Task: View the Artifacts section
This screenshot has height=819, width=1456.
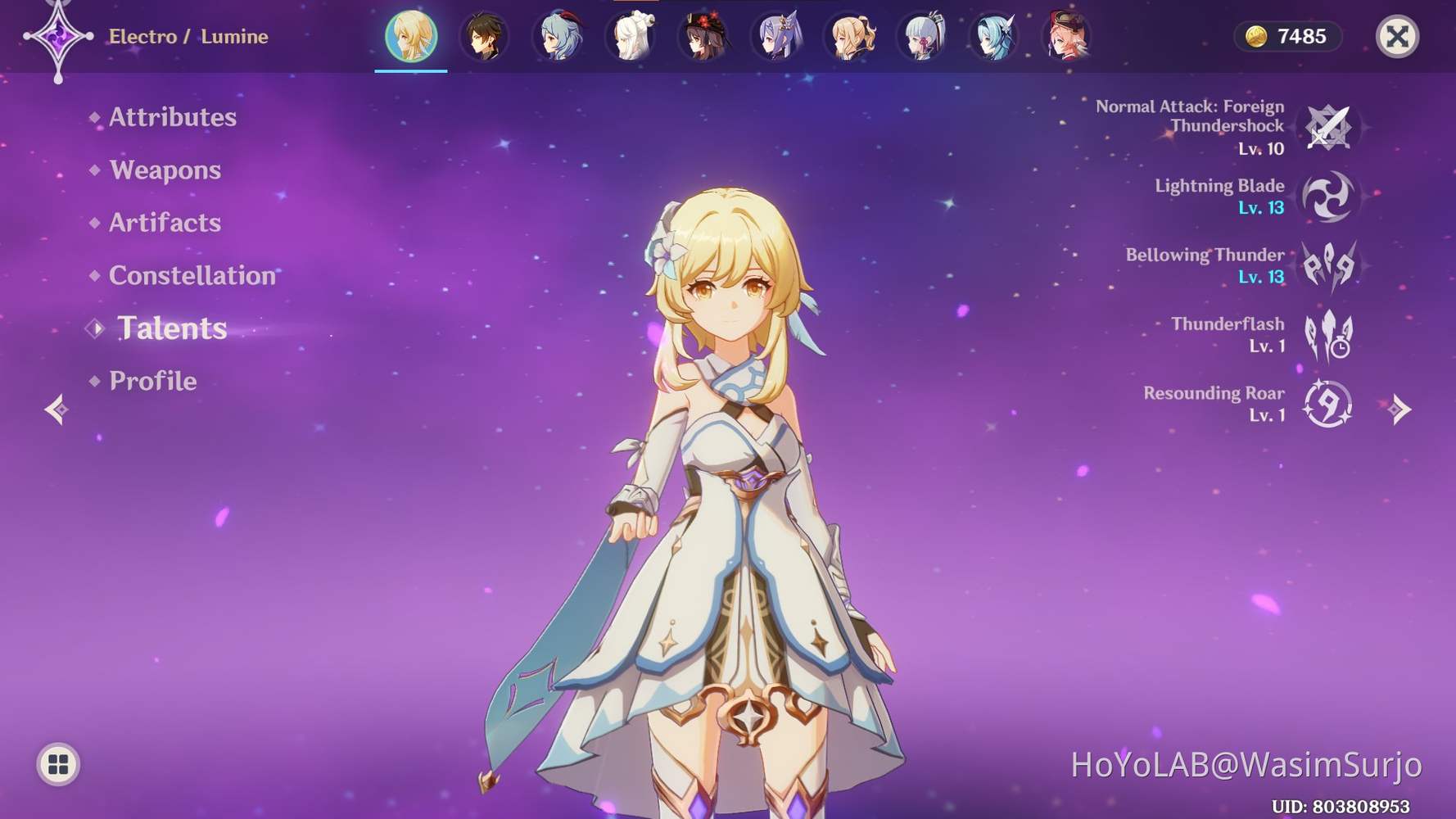Action: pos(164,223)
